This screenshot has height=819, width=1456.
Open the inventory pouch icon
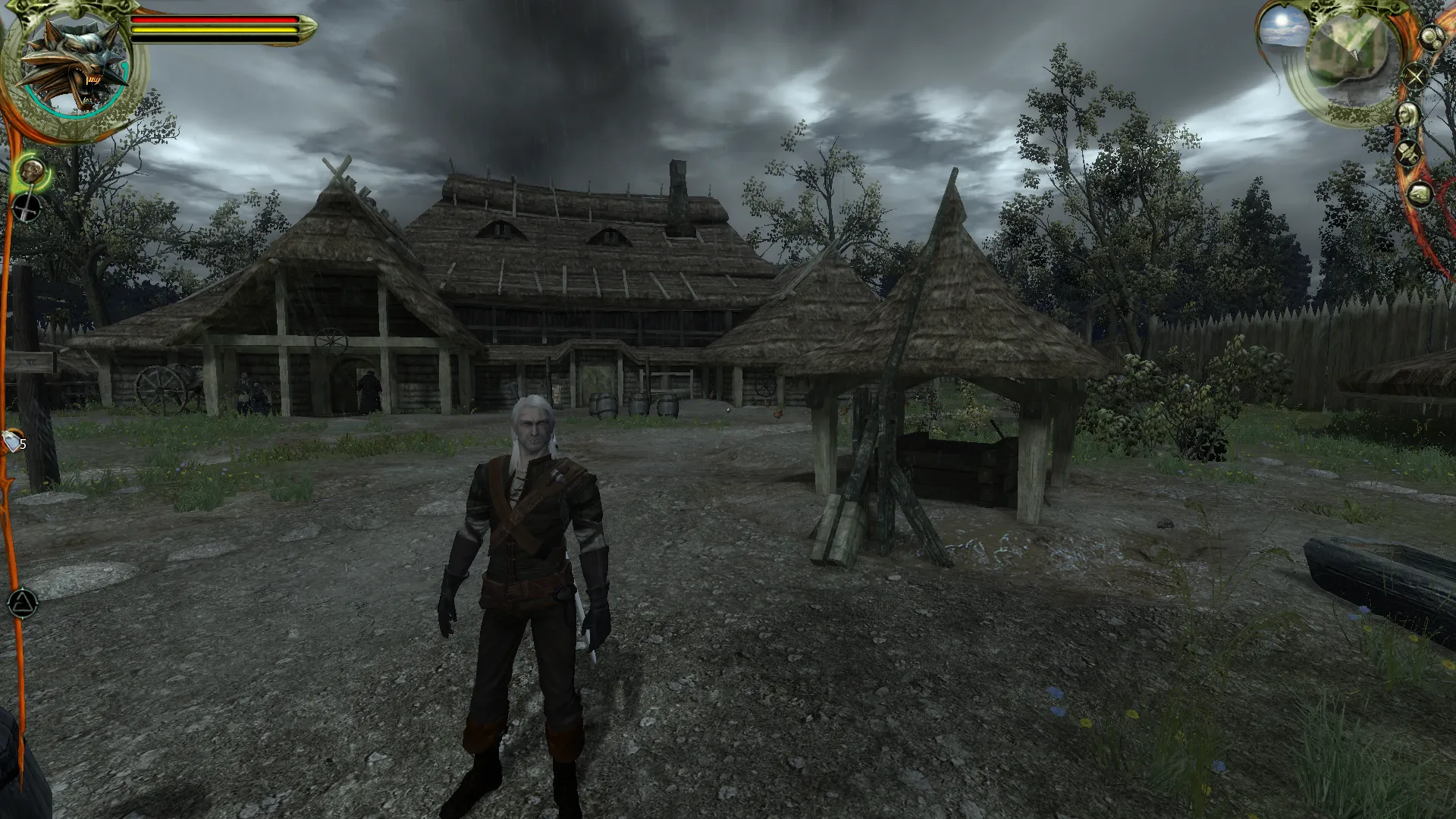[x=1420, y=194]
